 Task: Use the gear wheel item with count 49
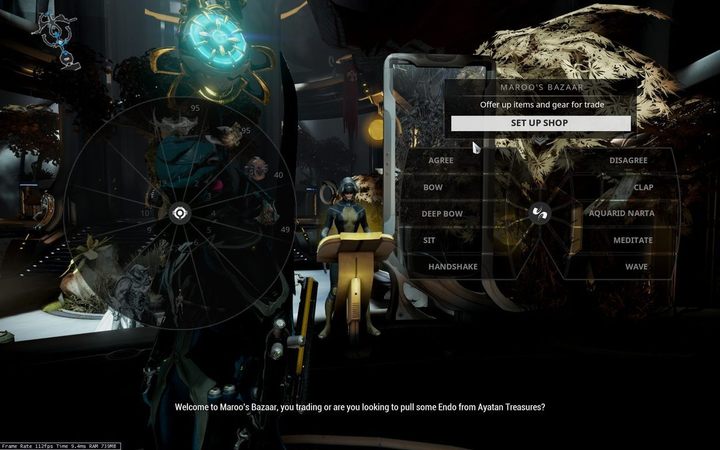(x=266, y=215)
